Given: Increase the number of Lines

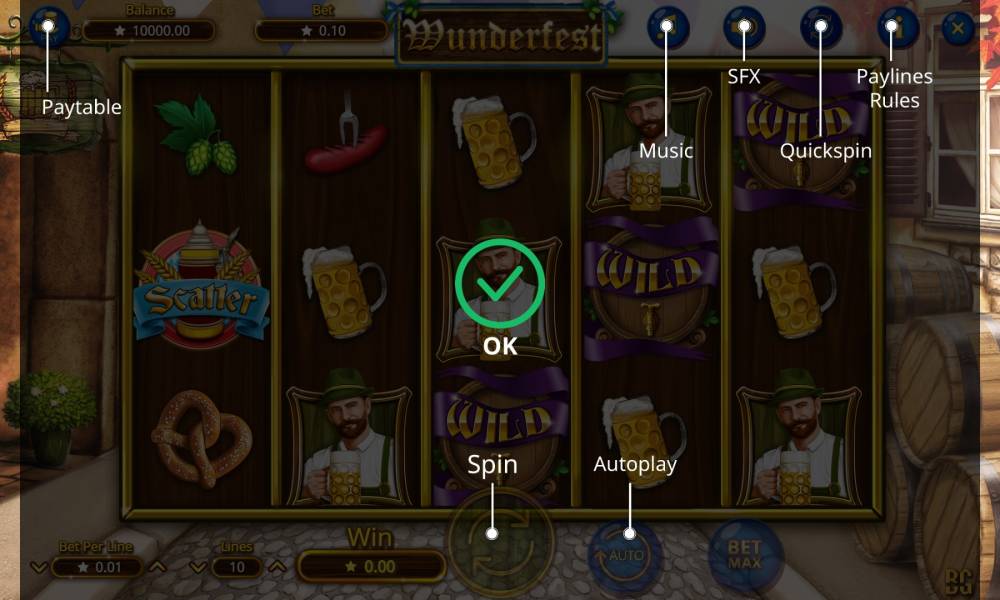Looking at the screenshot, I should click(278, 568).
